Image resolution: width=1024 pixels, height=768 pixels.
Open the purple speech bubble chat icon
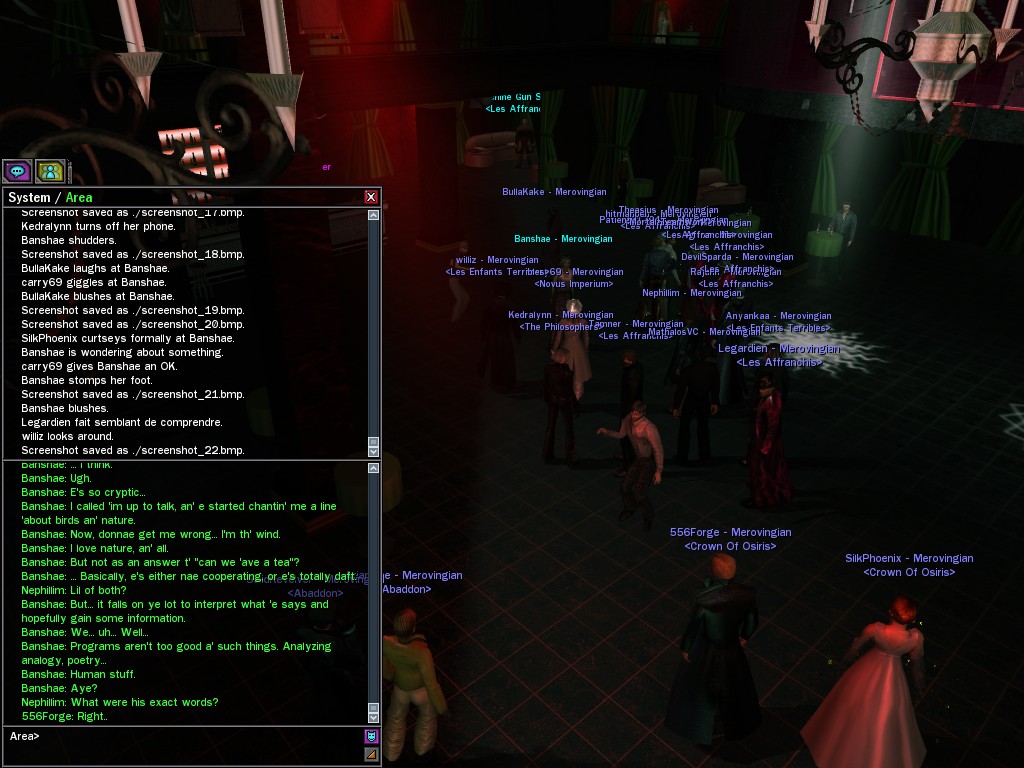coord(16,170)
